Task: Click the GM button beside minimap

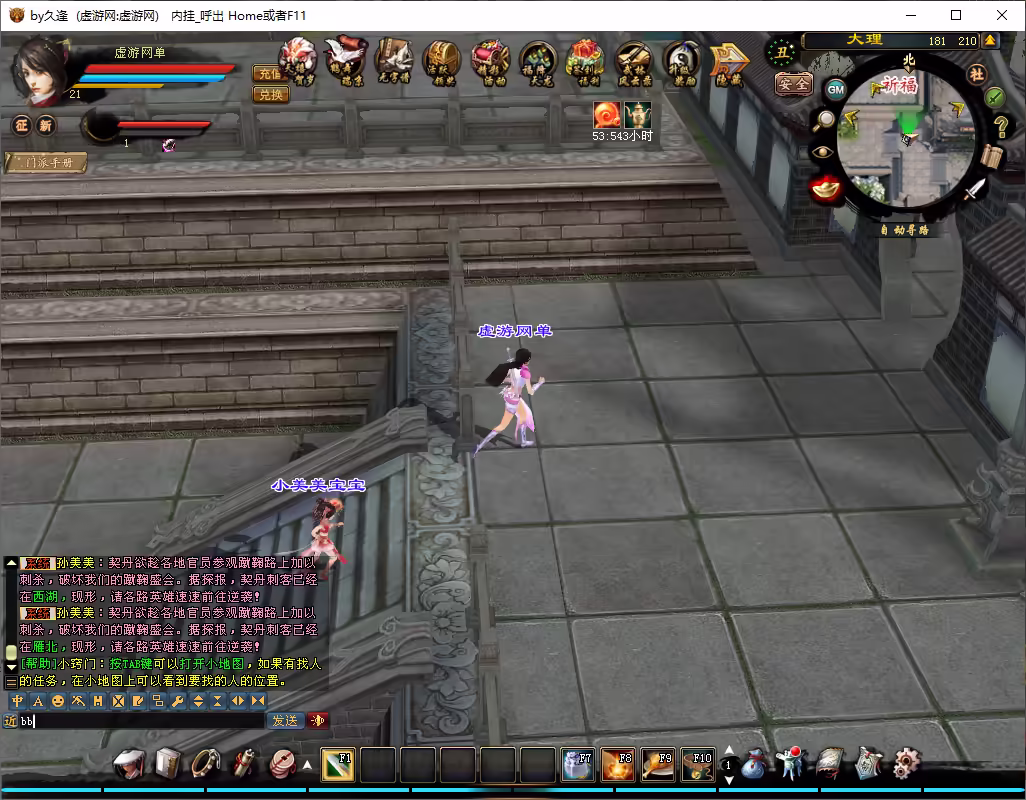Action: coord(835,89)
